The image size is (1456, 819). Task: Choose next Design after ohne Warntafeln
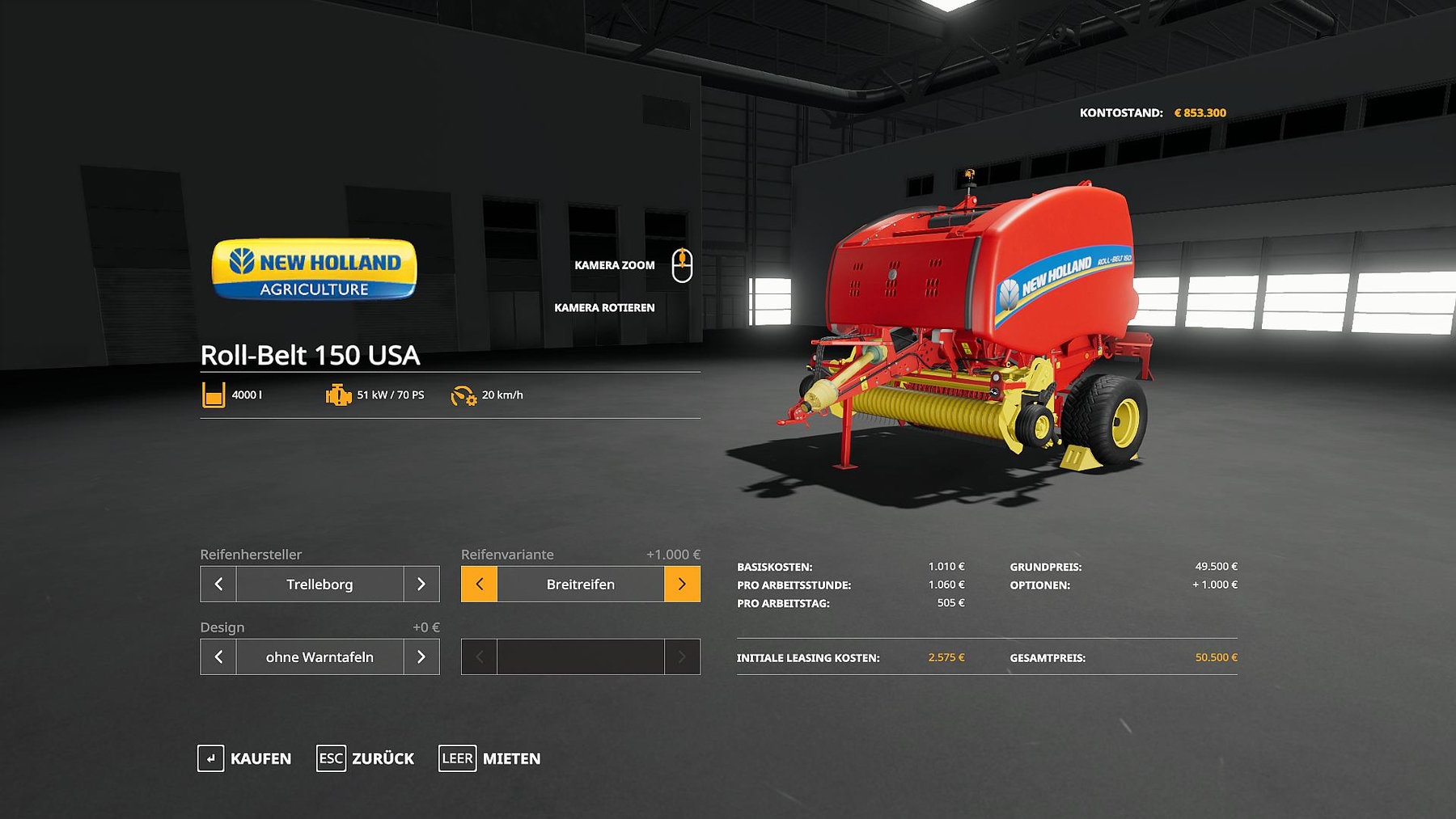click(421, 656)
